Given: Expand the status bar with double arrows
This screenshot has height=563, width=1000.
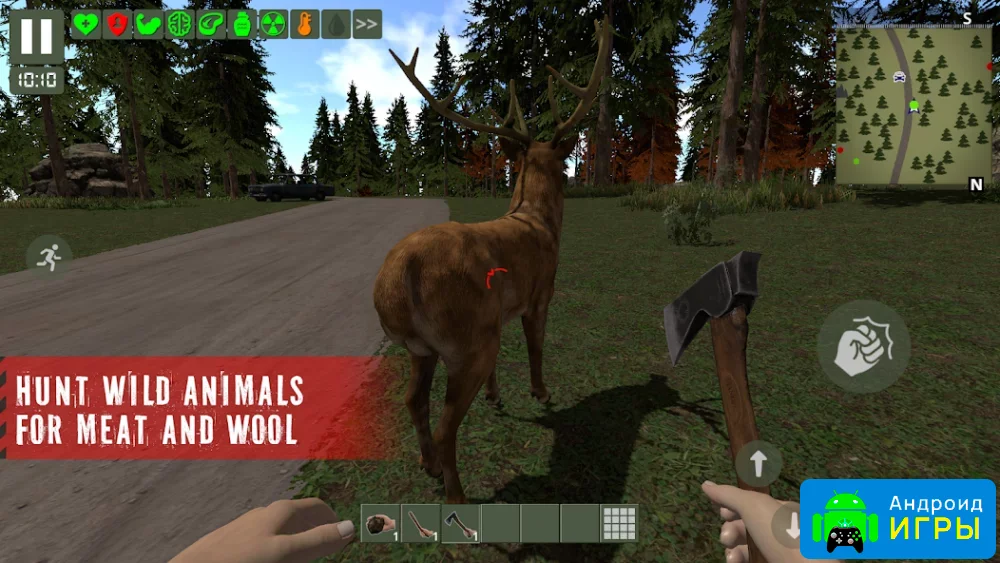Looking at the screenshot, I should (367, 24).
